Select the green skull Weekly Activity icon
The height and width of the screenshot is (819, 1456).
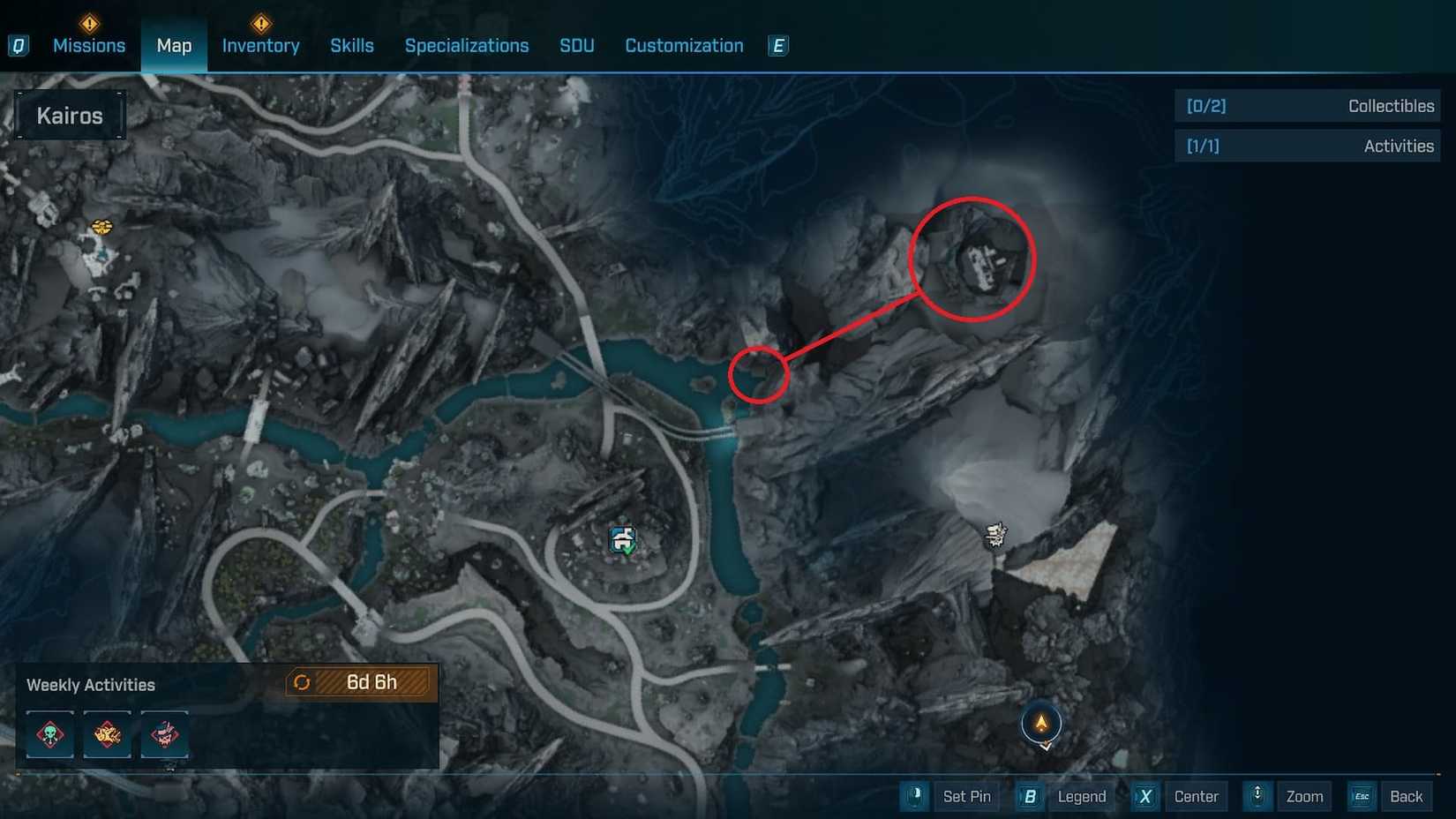49,735
